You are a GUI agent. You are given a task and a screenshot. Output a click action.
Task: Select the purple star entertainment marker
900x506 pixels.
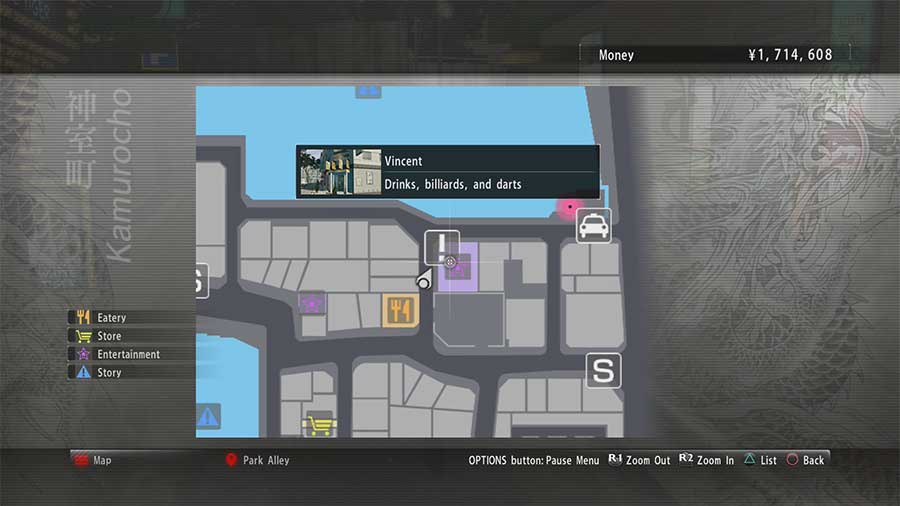point(312,301)
